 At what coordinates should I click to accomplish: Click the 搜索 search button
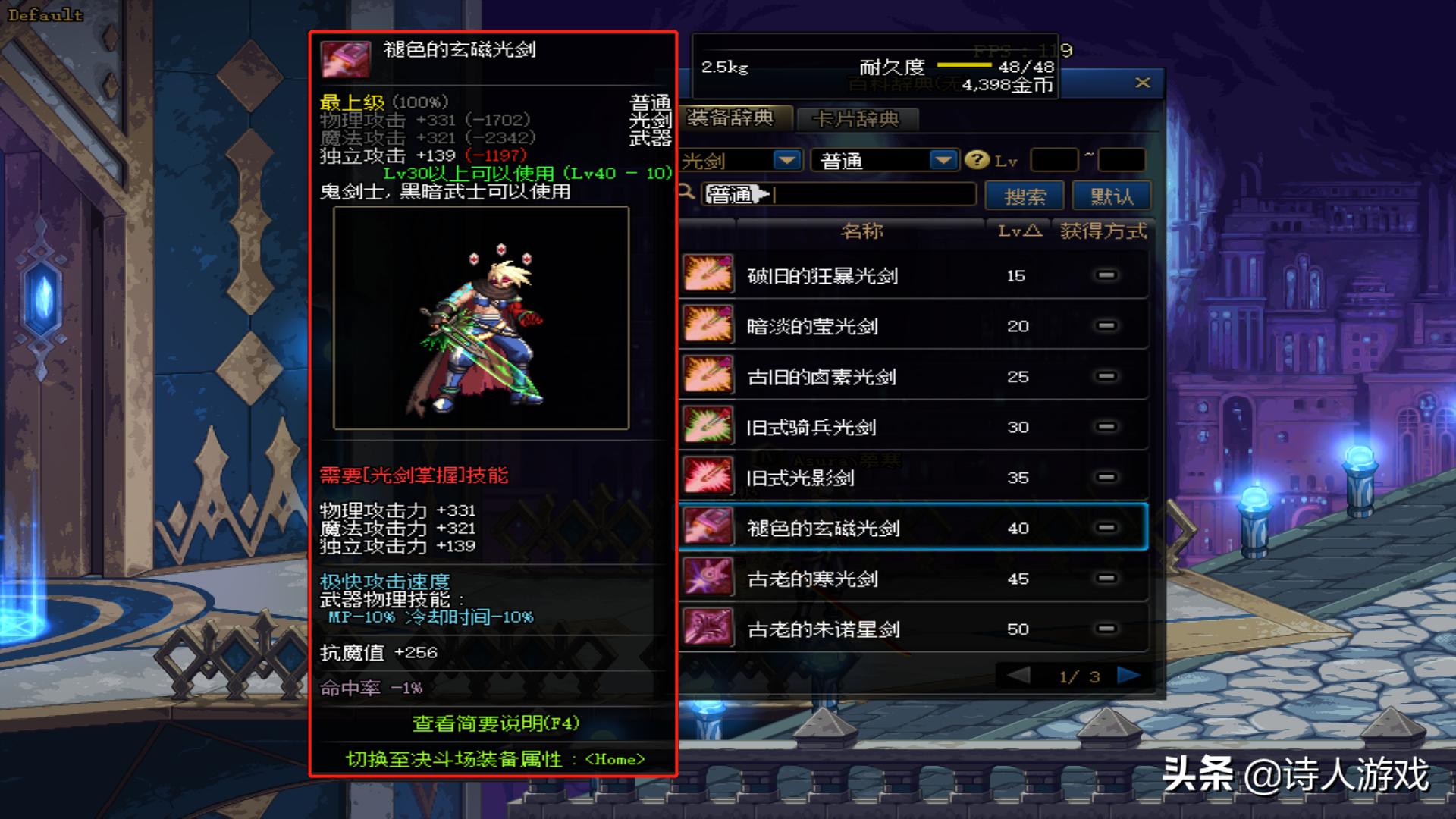[1025, 196]
